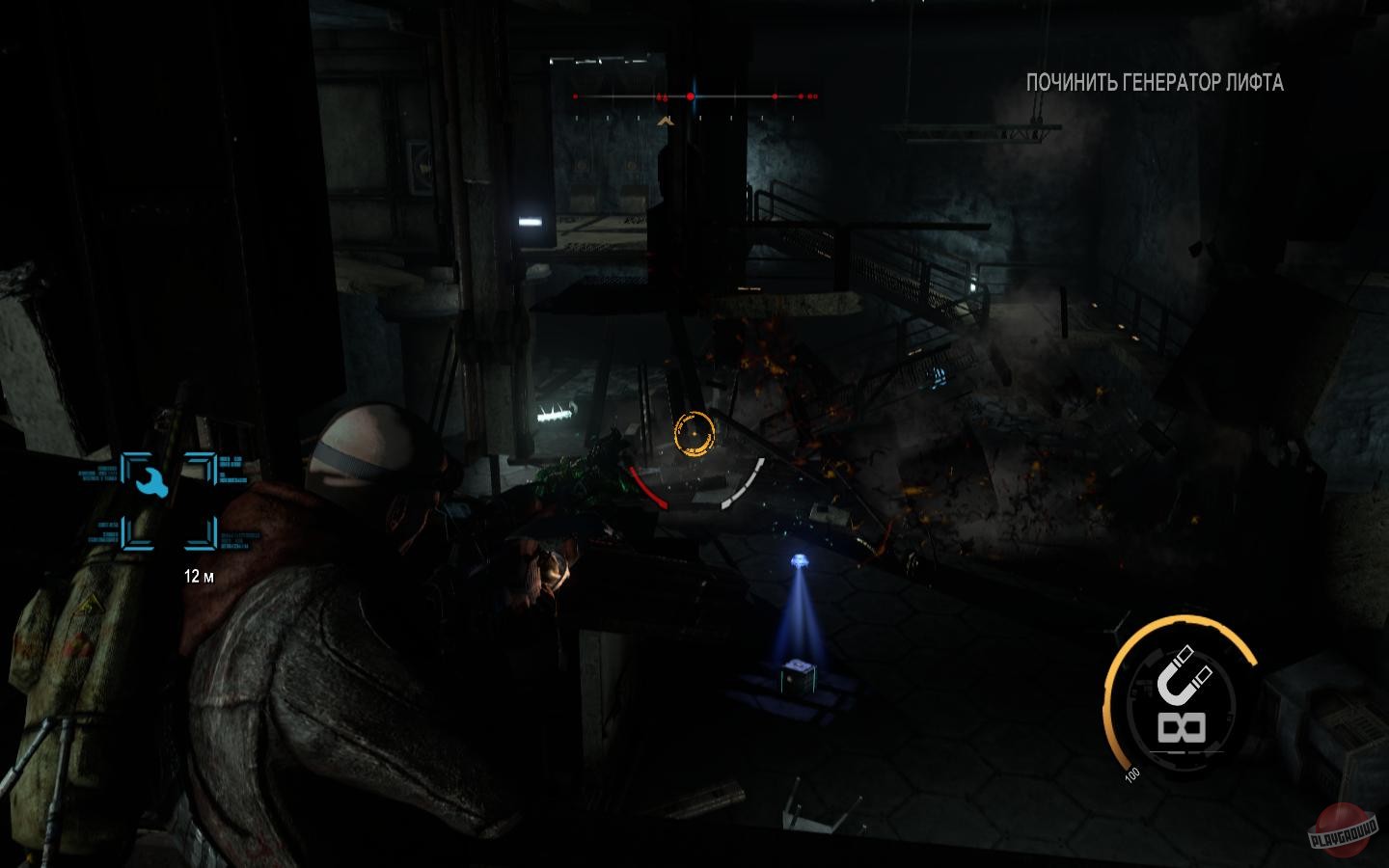Select the wrench repair icon in the objective marker
The width and height of the screenshot is (1389, 868).
(151, 482)
